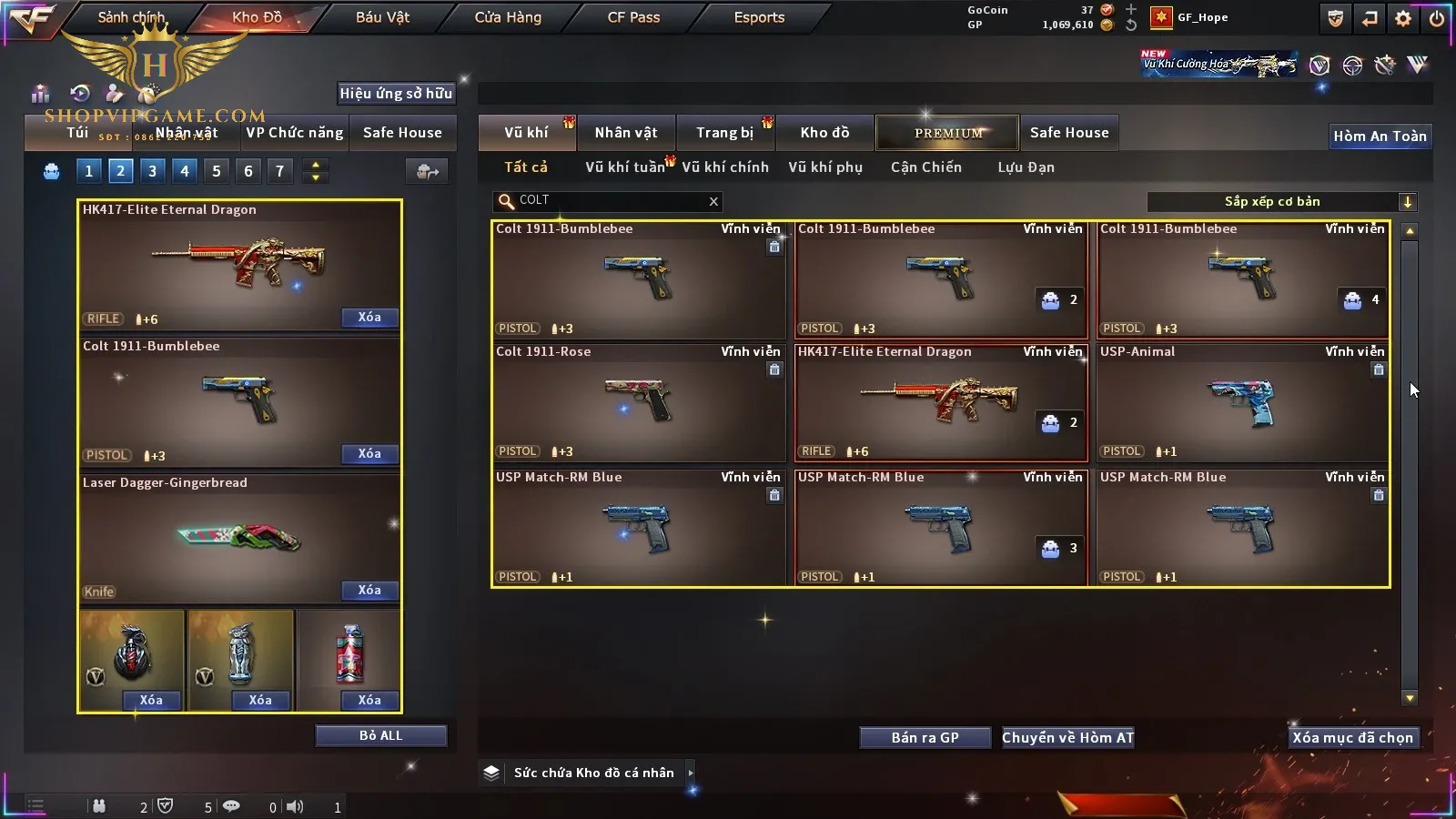1456x819 pixels.
Task: Show the Vũ khí chính filter
Action: tap(725, 167)
